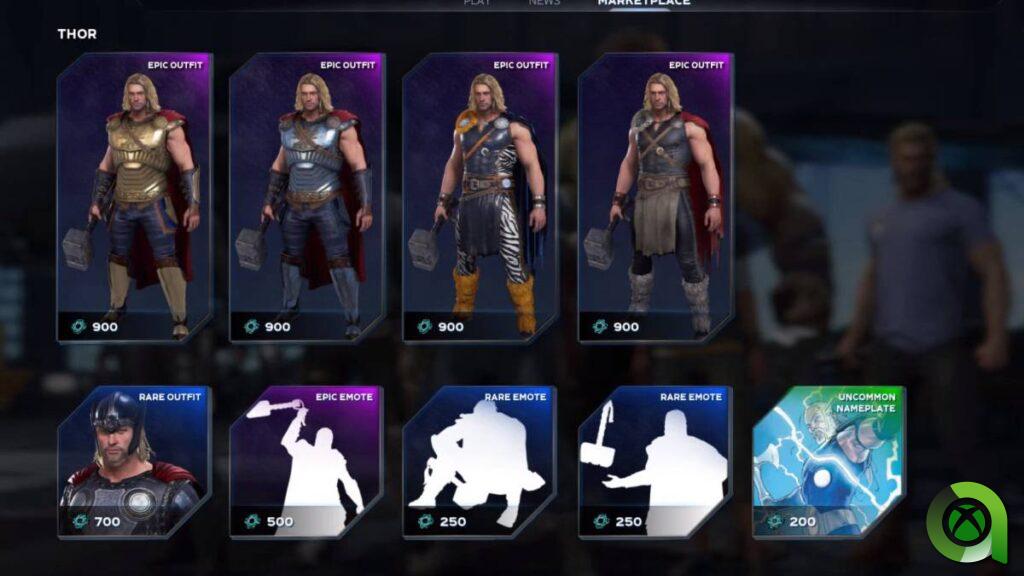The image size is (1024, 576).
Task: Select the helmeted Thor rare outfit for 700
Action: 135,462
